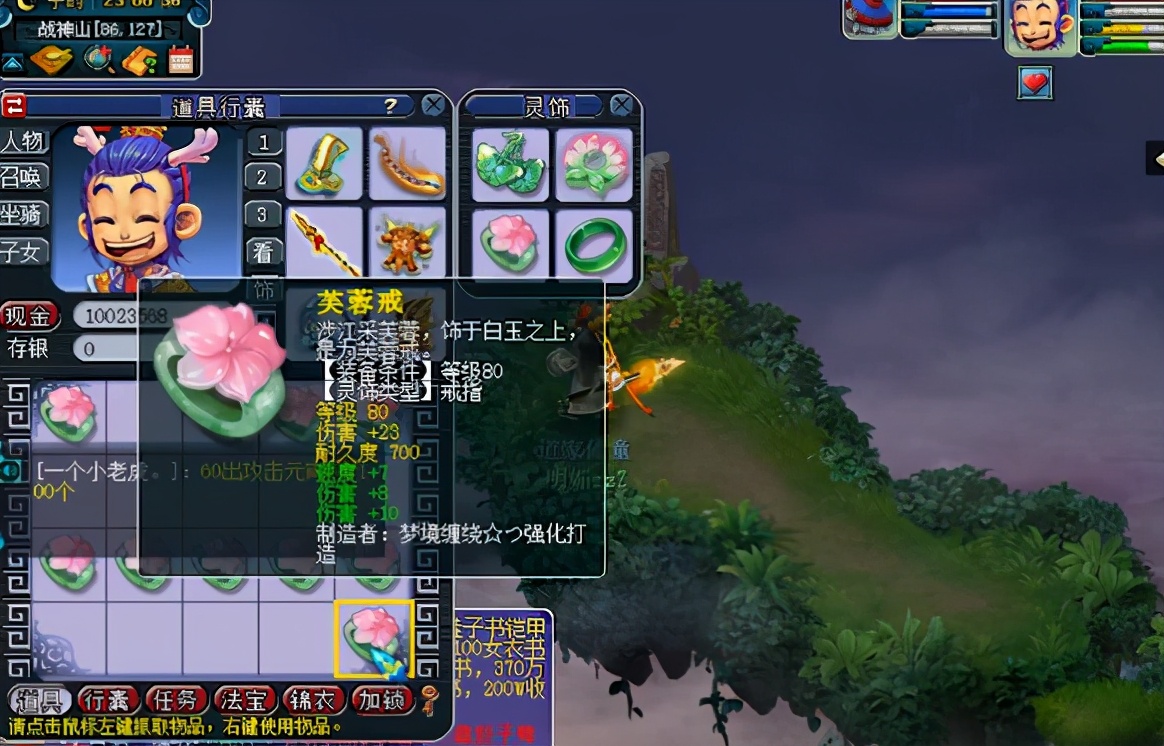
Task: Switch to the 锦衣 costume tab
Action: [311, 700]
